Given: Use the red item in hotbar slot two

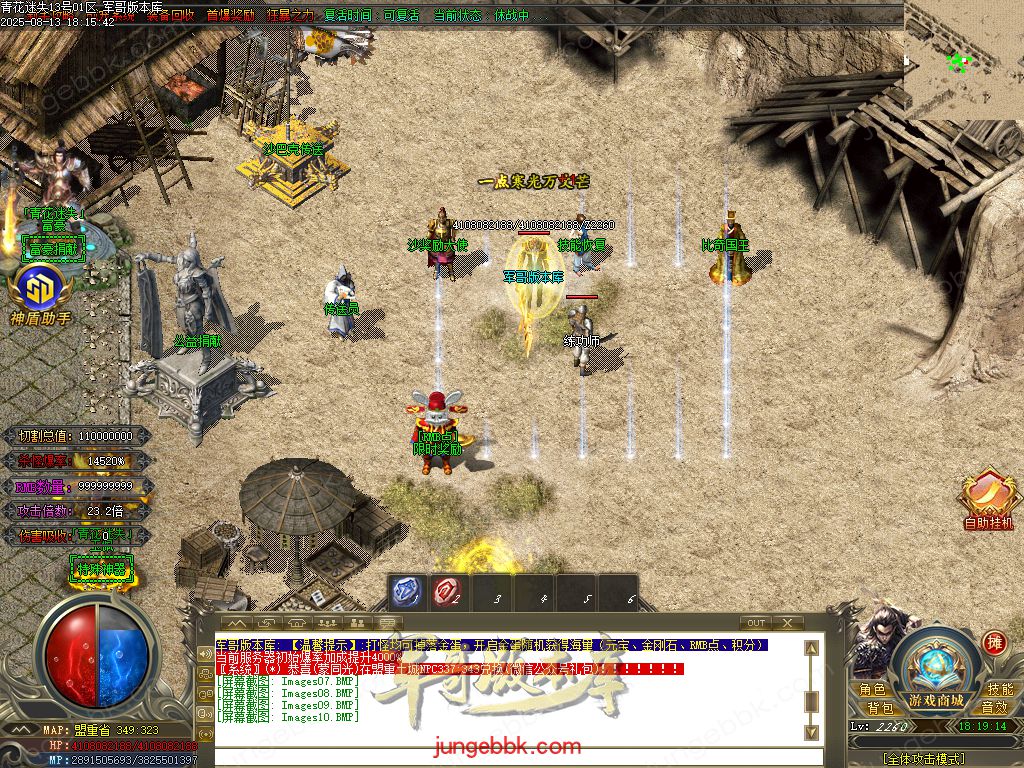Looking at the screenshot, I should pos(447,592).
